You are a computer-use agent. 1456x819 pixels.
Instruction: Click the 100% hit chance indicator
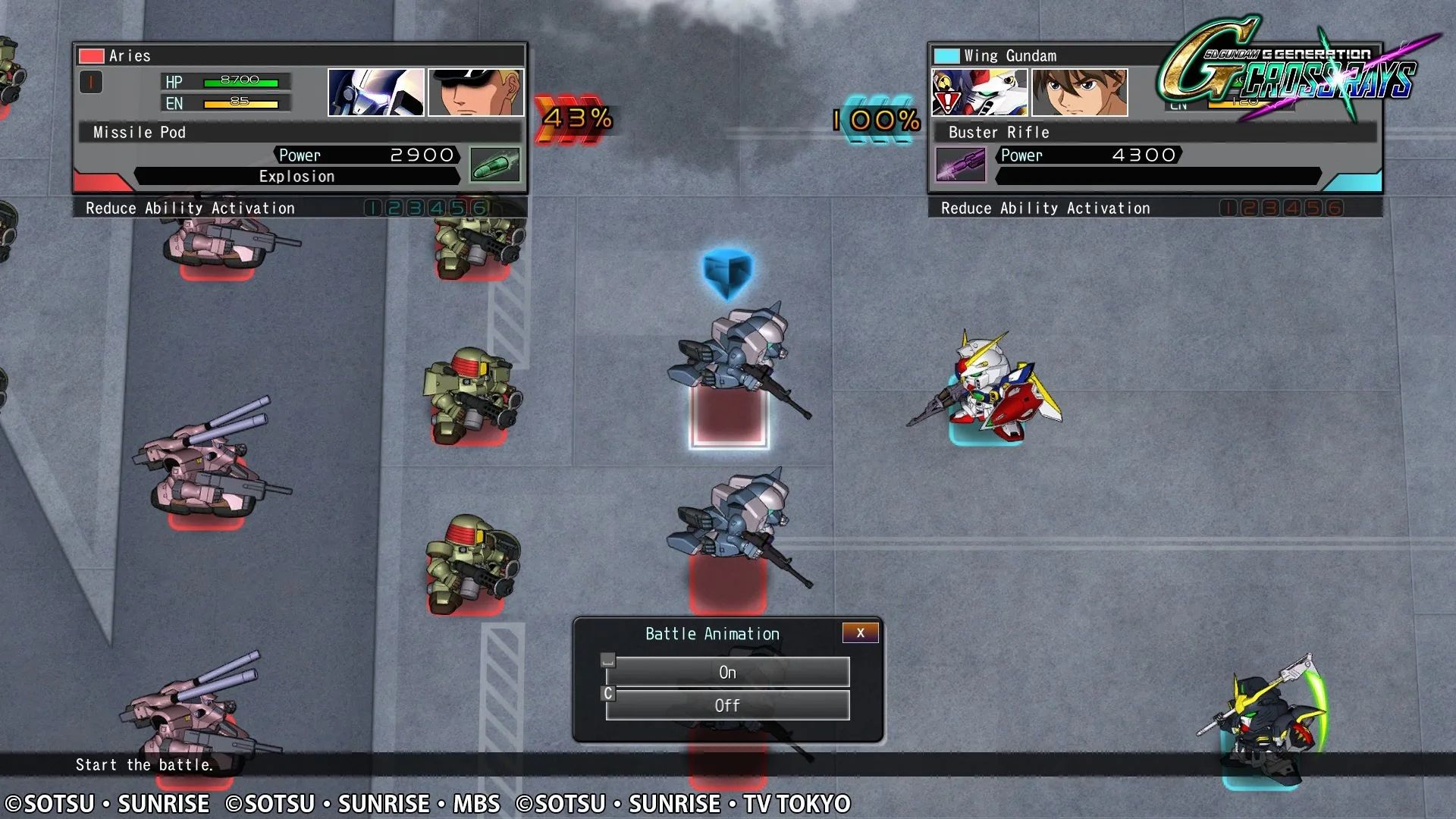pos(877,119)
